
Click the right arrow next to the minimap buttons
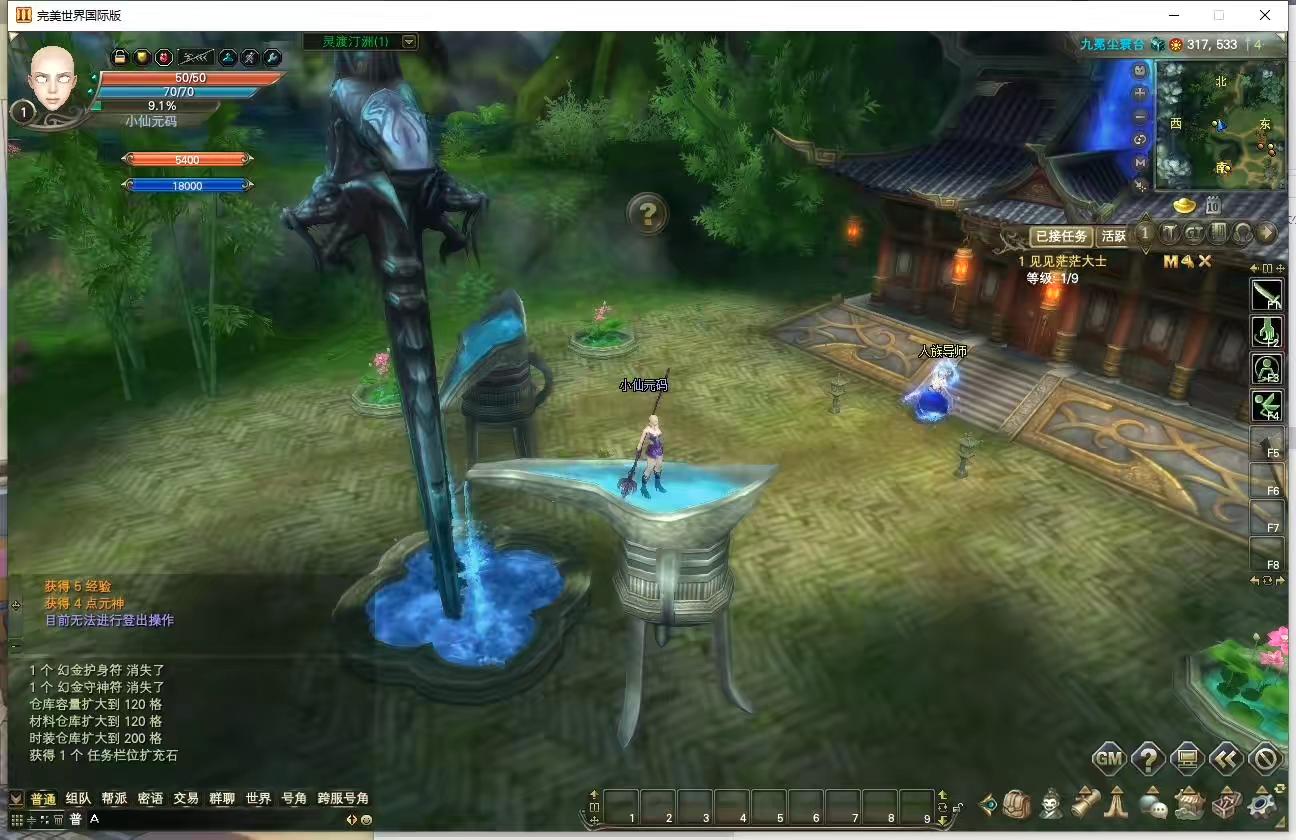coord(1267,234)
